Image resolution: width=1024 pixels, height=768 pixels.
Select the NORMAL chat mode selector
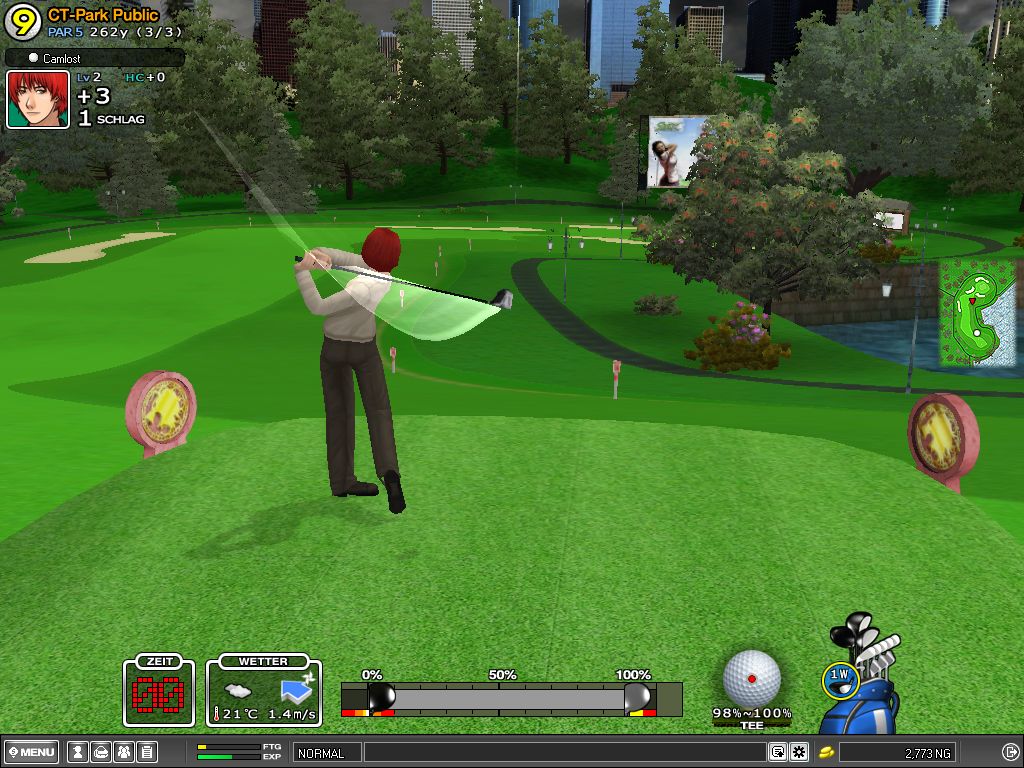pos(326,753)
